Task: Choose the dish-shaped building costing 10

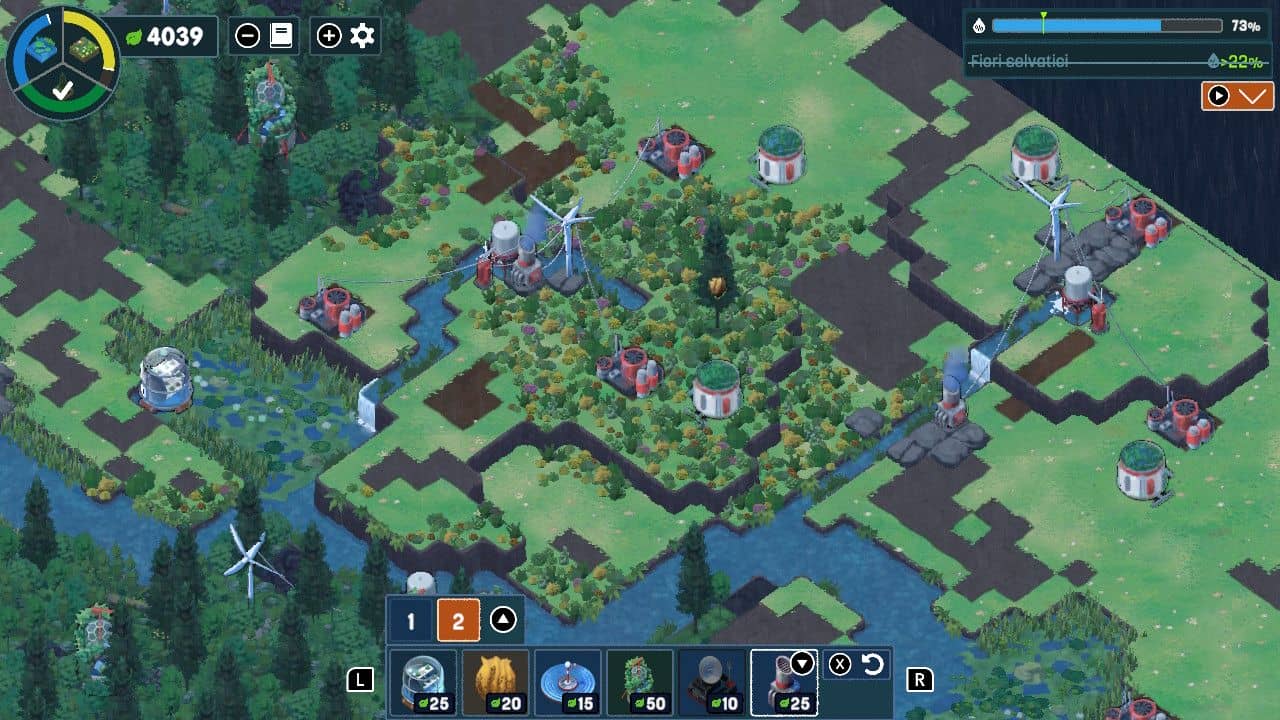Action: pyautogui.click(x=712, y=683)
